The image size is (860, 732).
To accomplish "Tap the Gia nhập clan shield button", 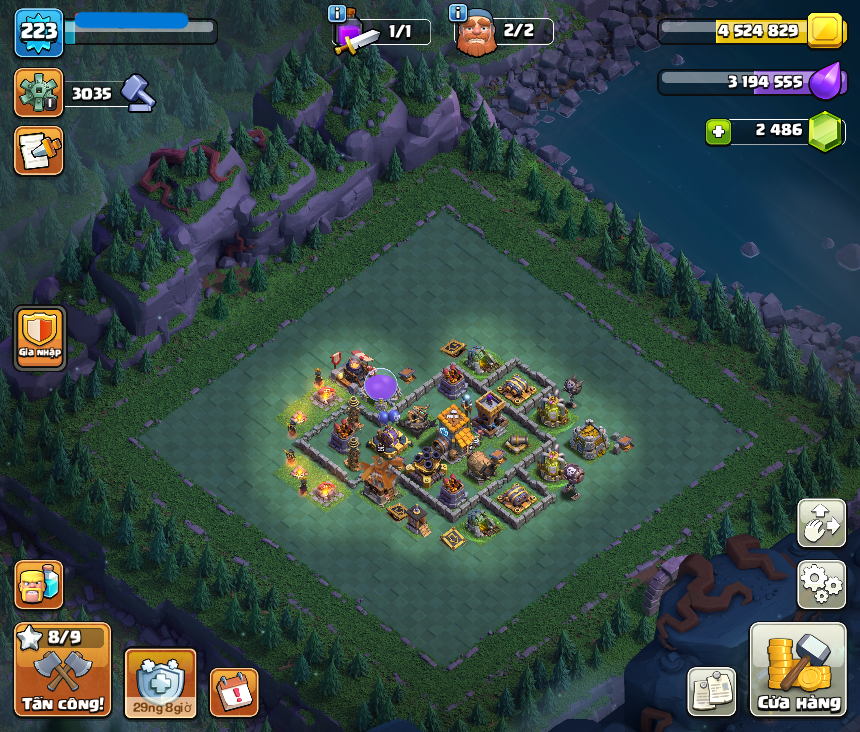I will (40, 338).
